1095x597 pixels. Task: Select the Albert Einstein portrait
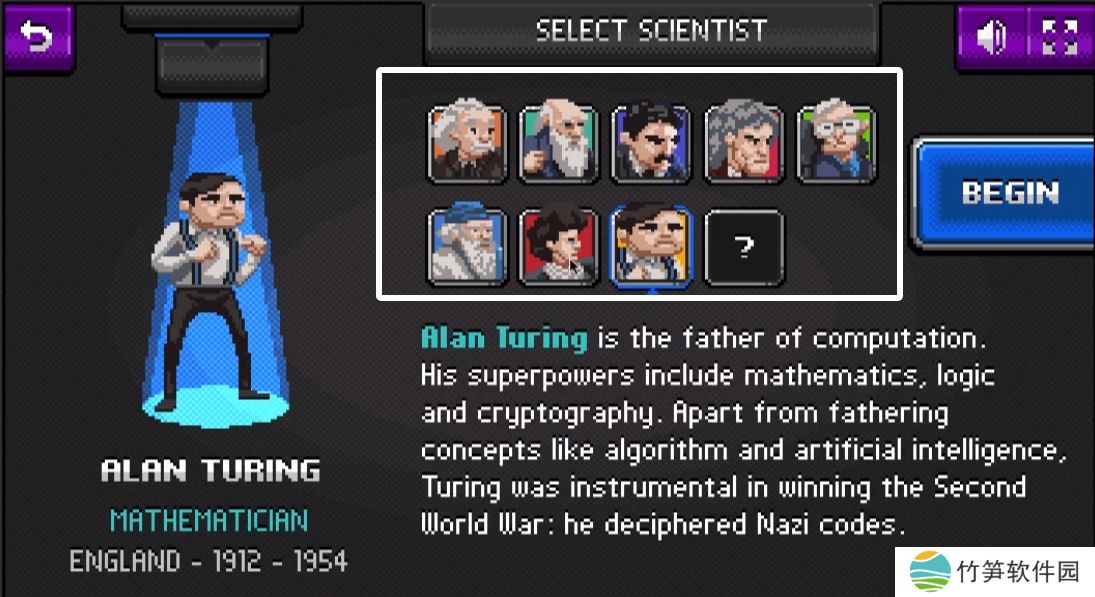[467, 146]
